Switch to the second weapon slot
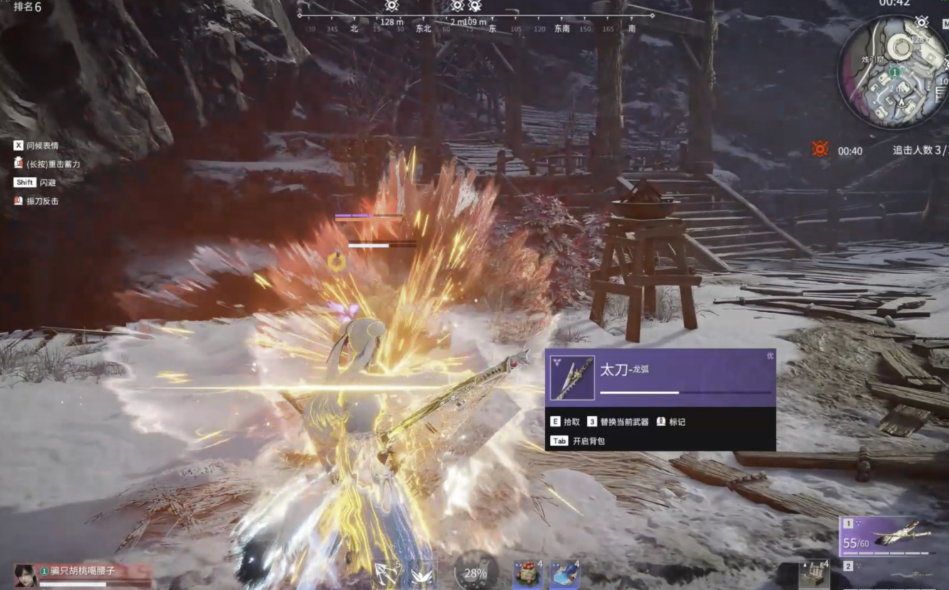 [x=893, y=574]
